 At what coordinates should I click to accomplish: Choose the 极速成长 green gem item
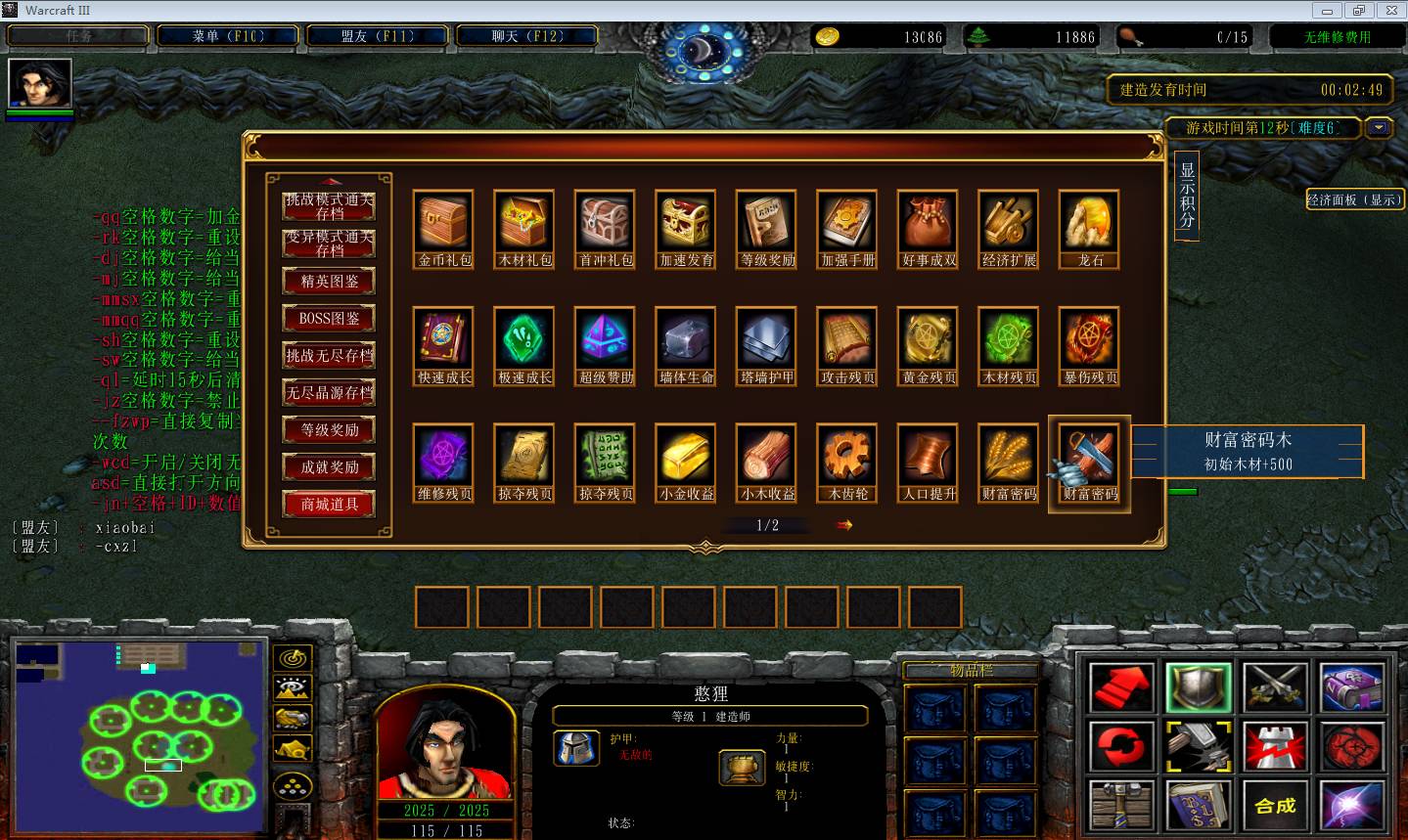[x=525, y=338]
